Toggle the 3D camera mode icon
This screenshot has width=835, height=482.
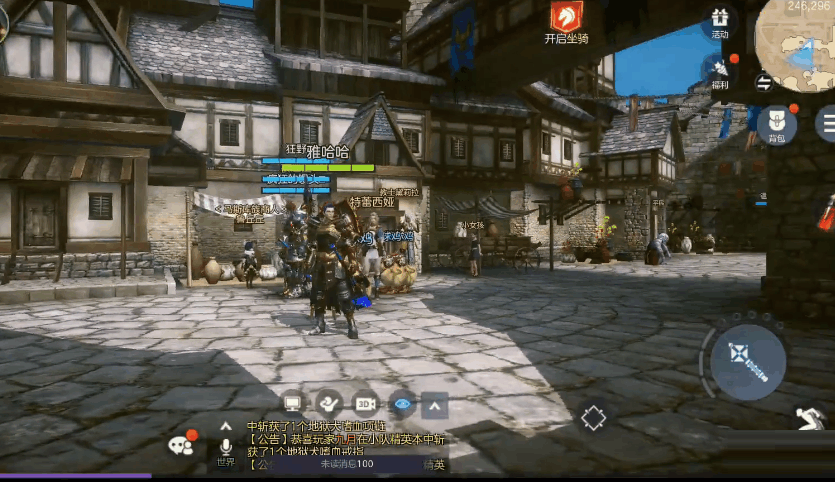(365, 404)
